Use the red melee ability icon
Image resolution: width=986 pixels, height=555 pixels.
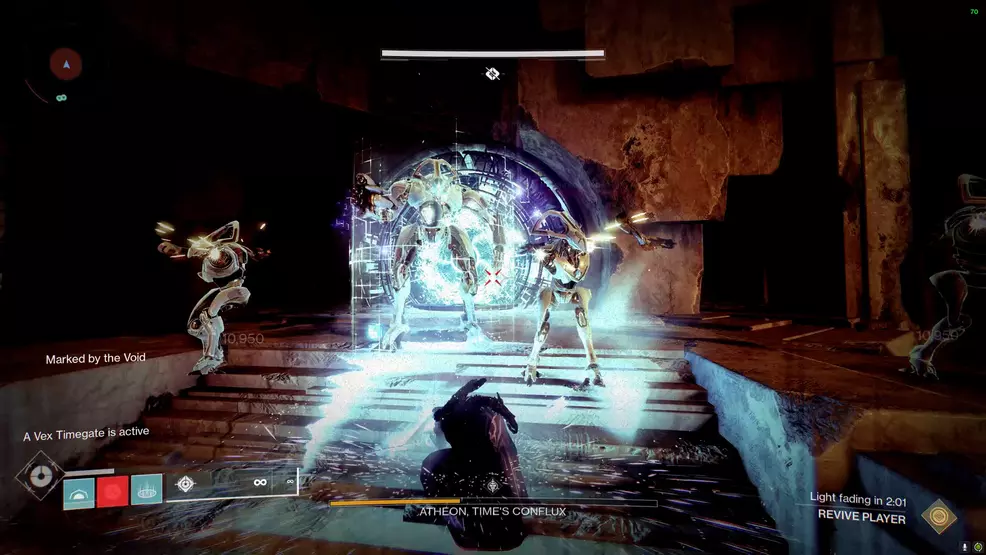coord(112,490)
